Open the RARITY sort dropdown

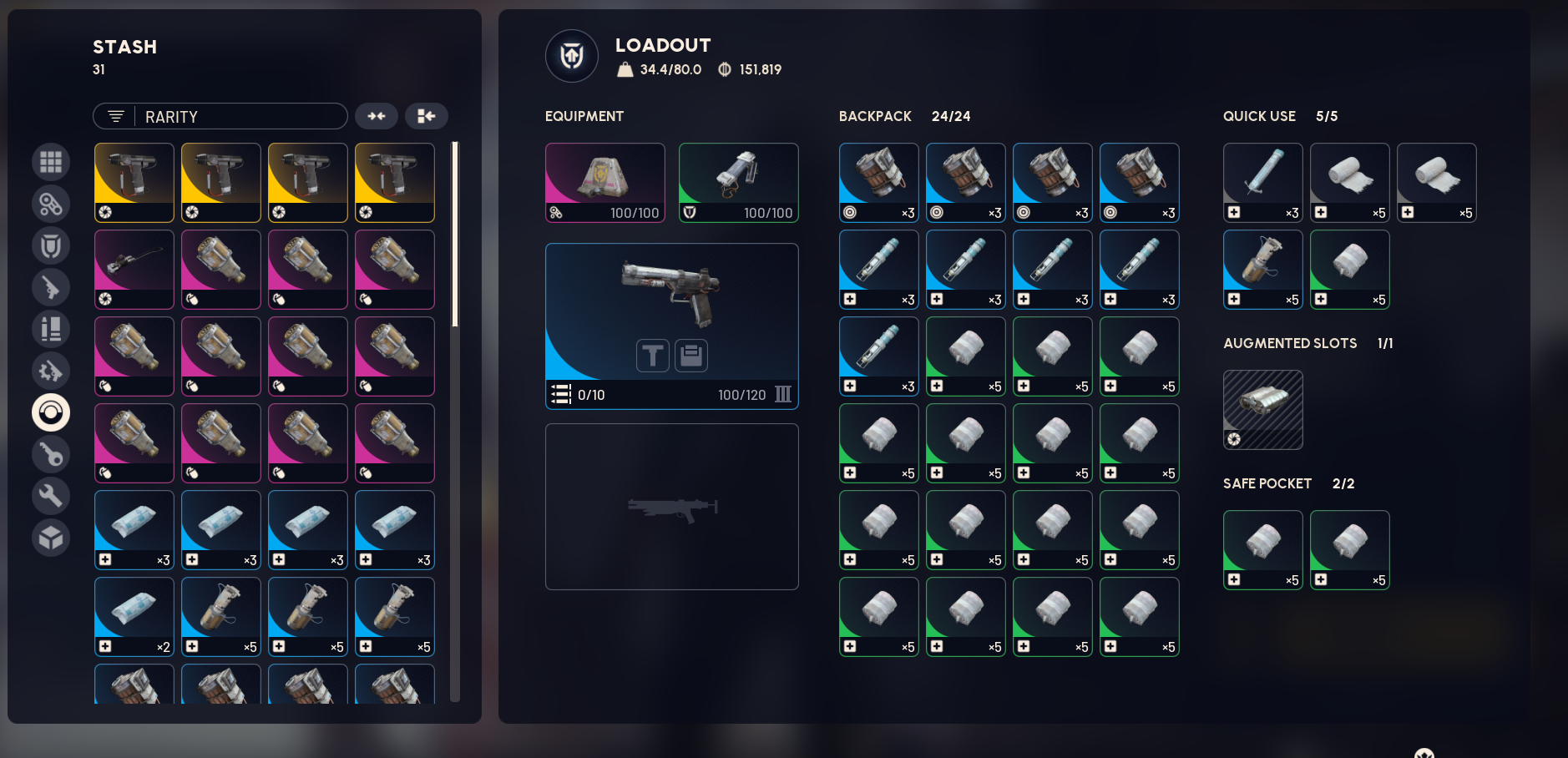point(220,116)
